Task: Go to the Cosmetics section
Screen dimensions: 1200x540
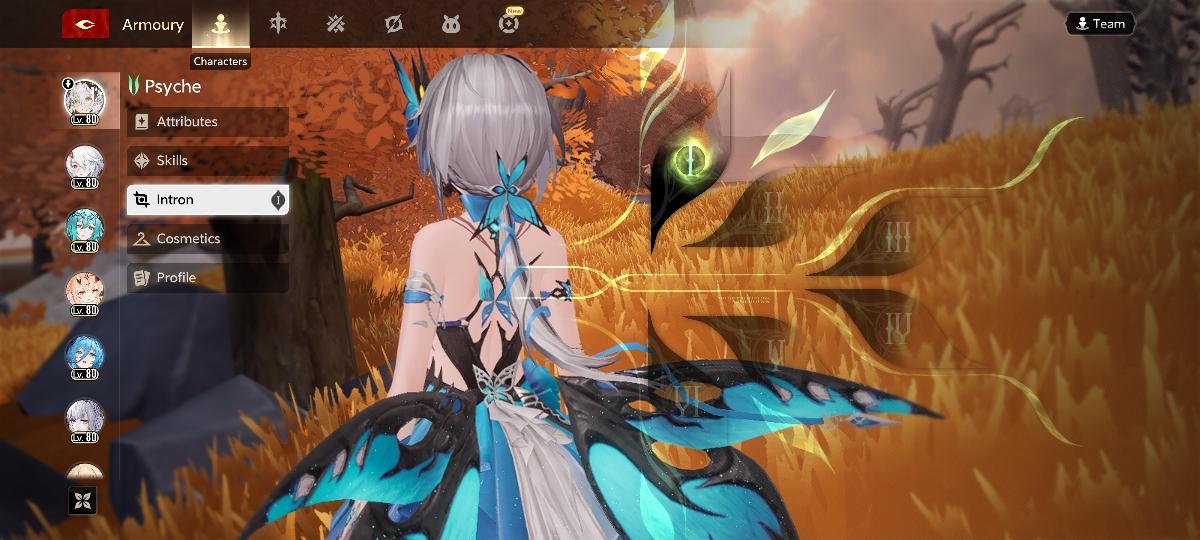Action: 208,239
